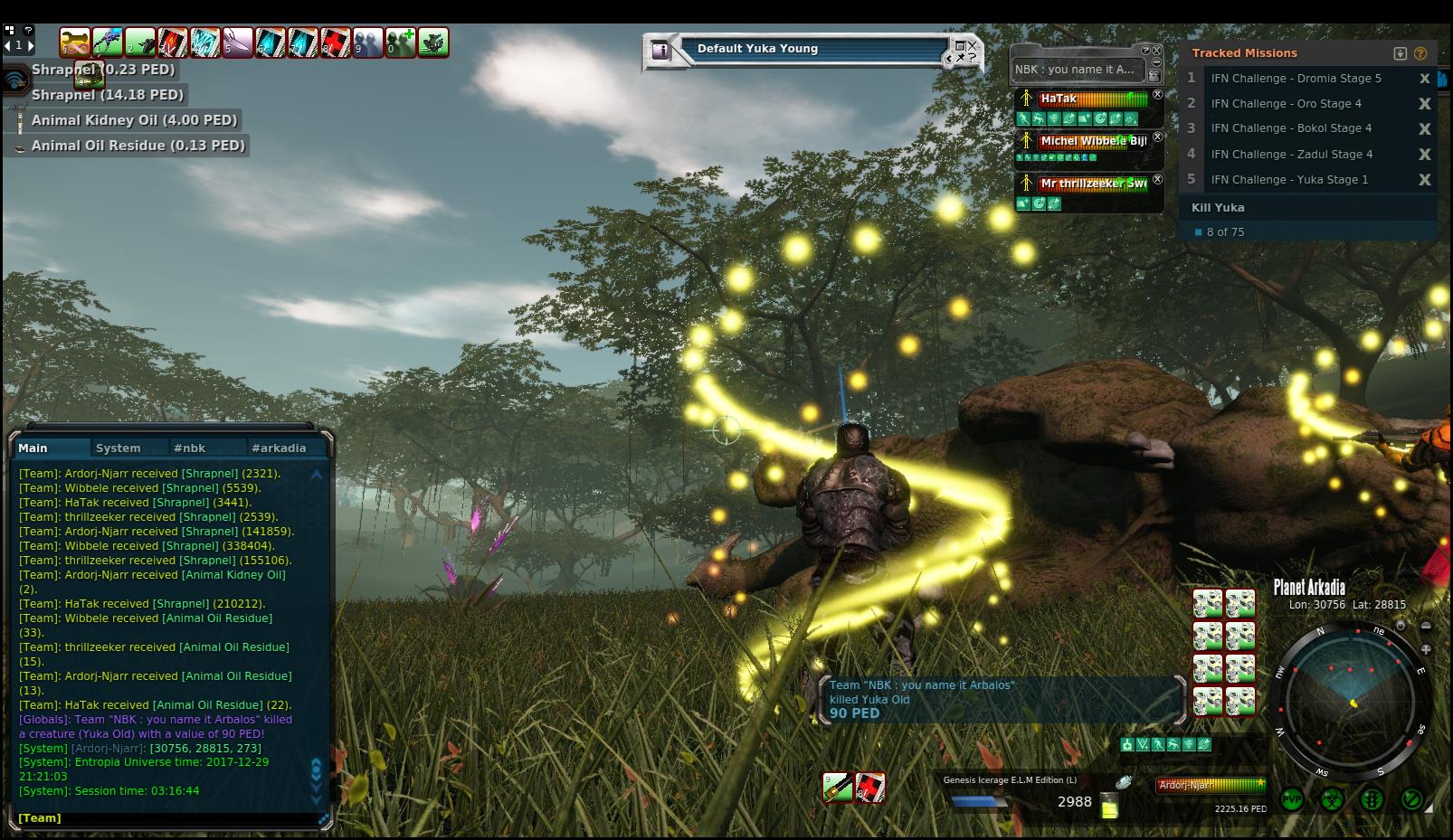Collapse the Tracked Missions panel
1453x840 pixels.
(x=1400, y=53)
